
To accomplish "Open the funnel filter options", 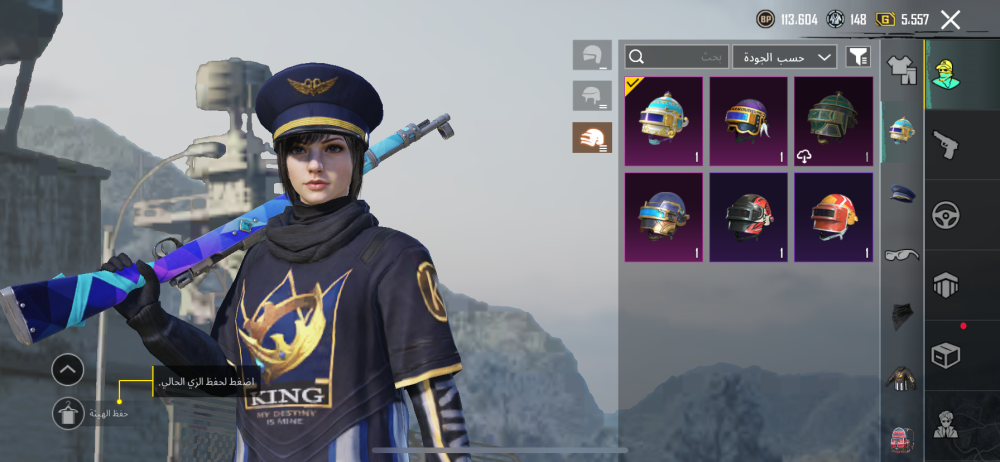I will click(858, 57).
